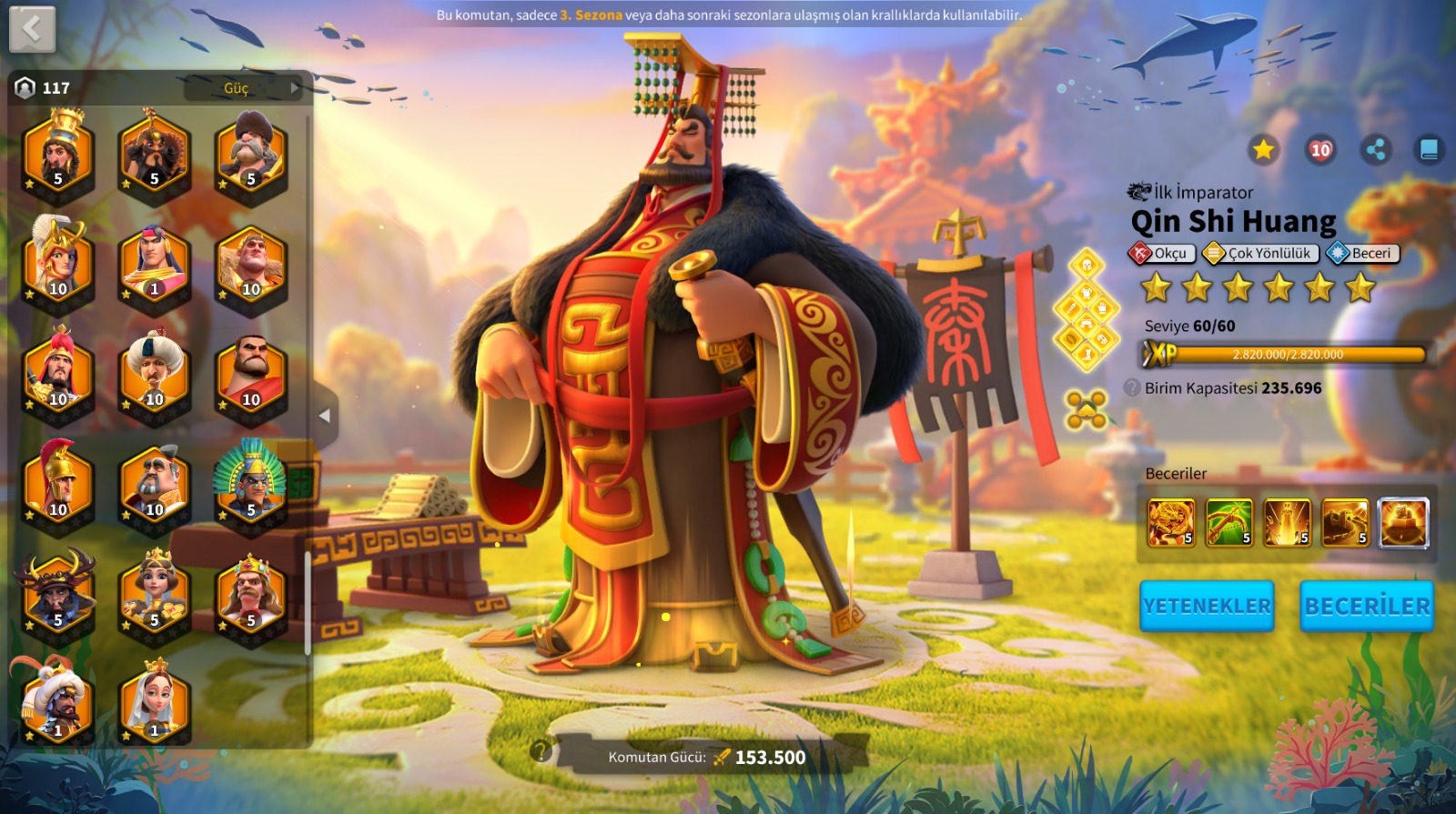Click the golden four-circle formation icon

click(1086, 409)
